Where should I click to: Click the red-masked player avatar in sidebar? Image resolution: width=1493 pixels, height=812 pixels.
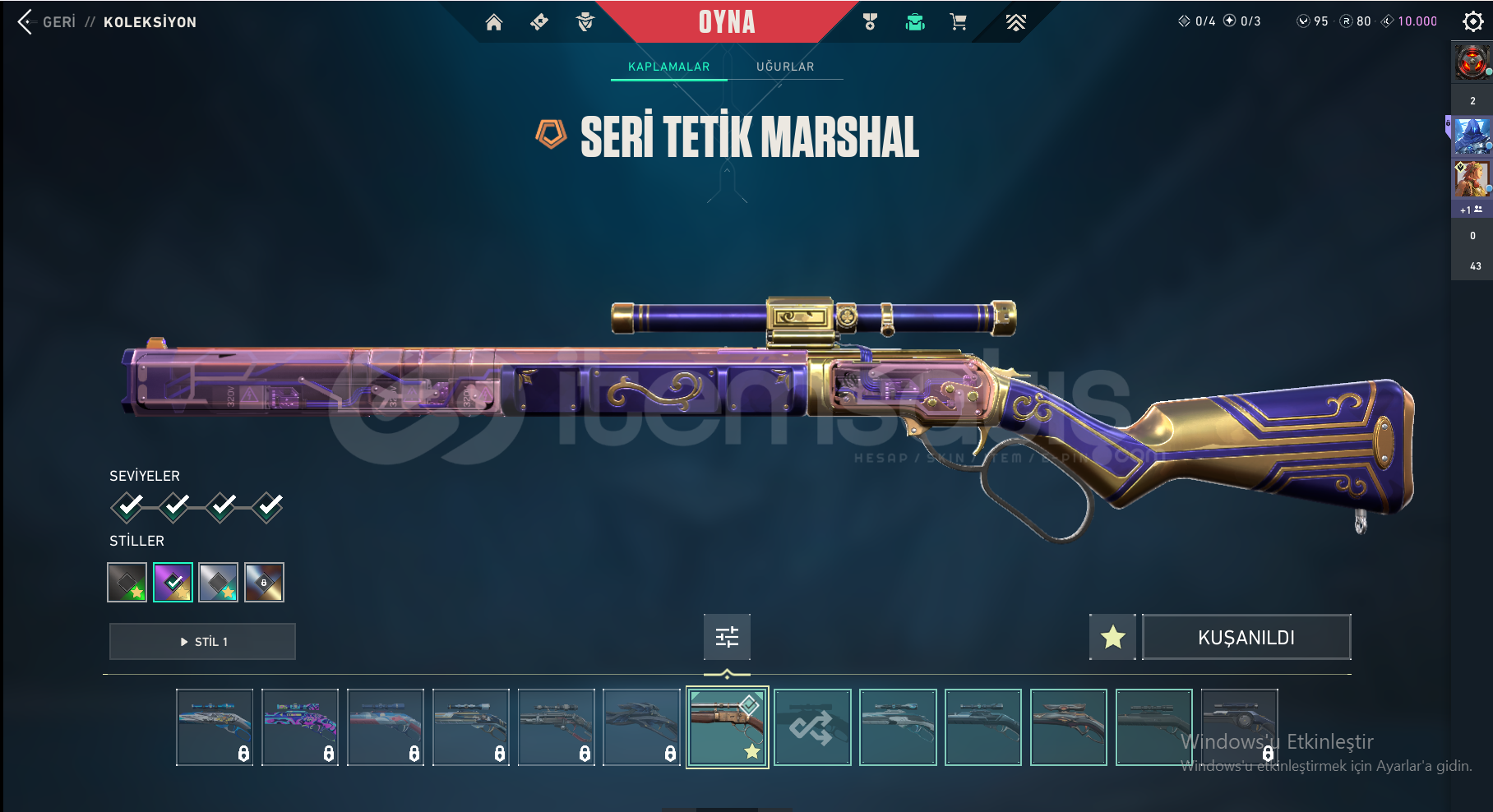pos(1472,62)
